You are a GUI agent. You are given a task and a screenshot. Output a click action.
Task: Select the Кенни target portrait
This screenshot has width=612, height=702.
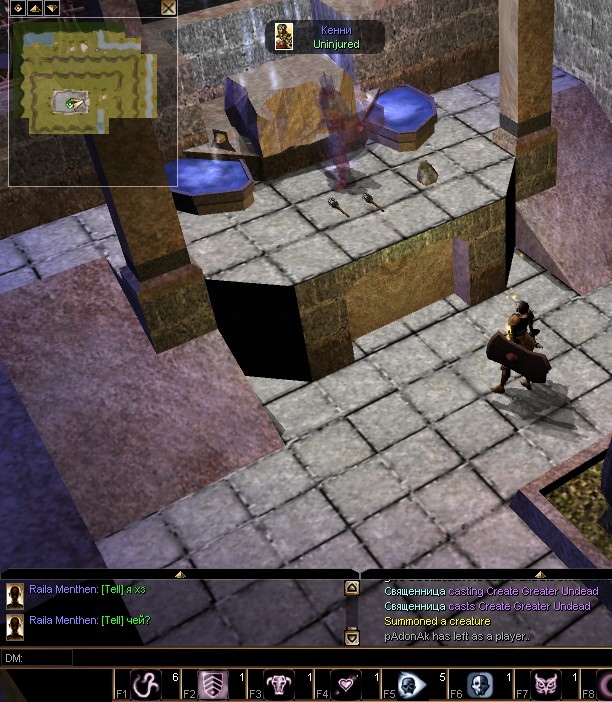pyautogui.click(x=285, y=37)
